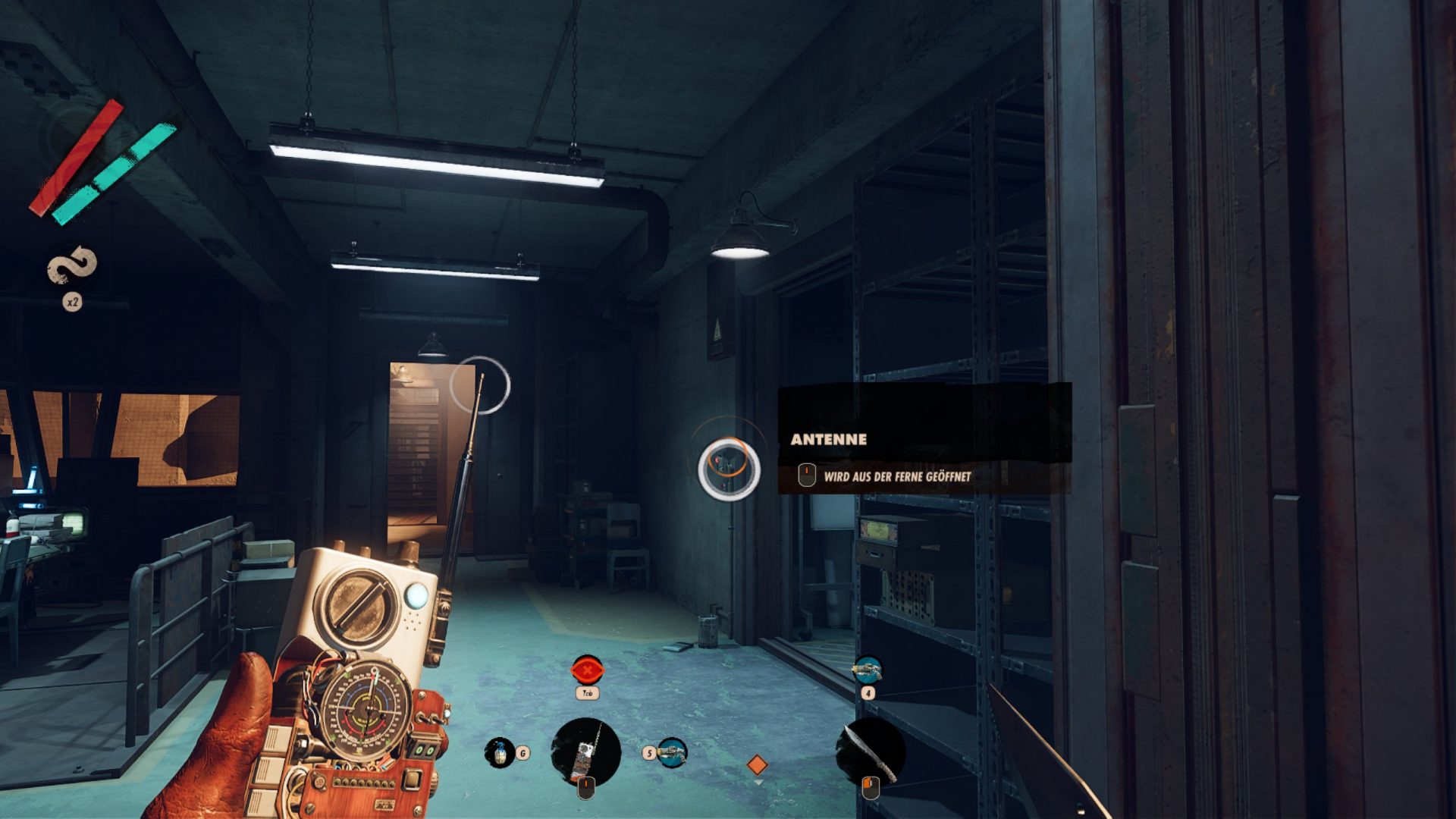Click the red eye icon above Tab

point(585,670)
